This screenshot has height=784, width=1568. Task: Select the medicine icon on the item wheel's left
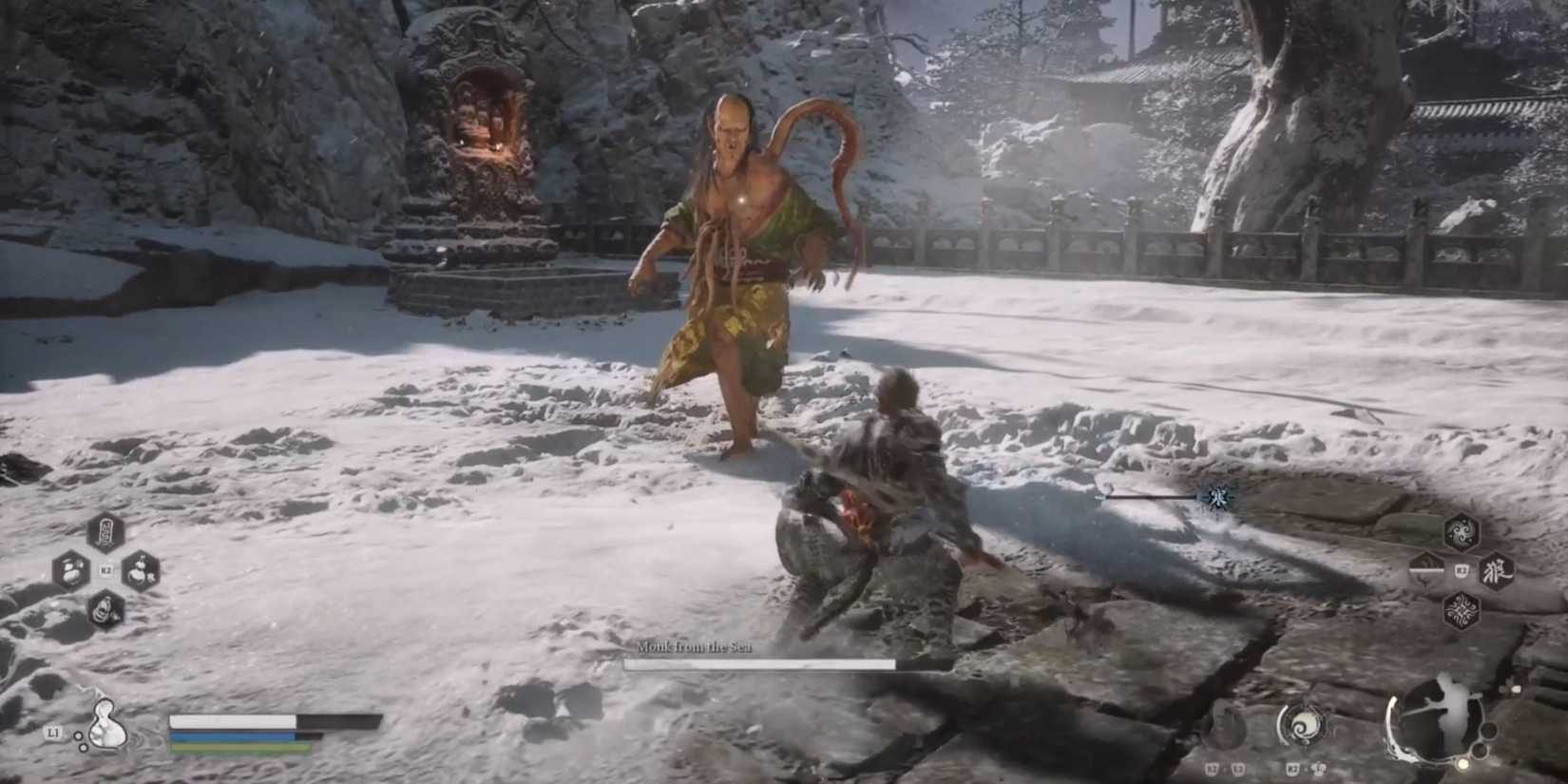[68, 570]
